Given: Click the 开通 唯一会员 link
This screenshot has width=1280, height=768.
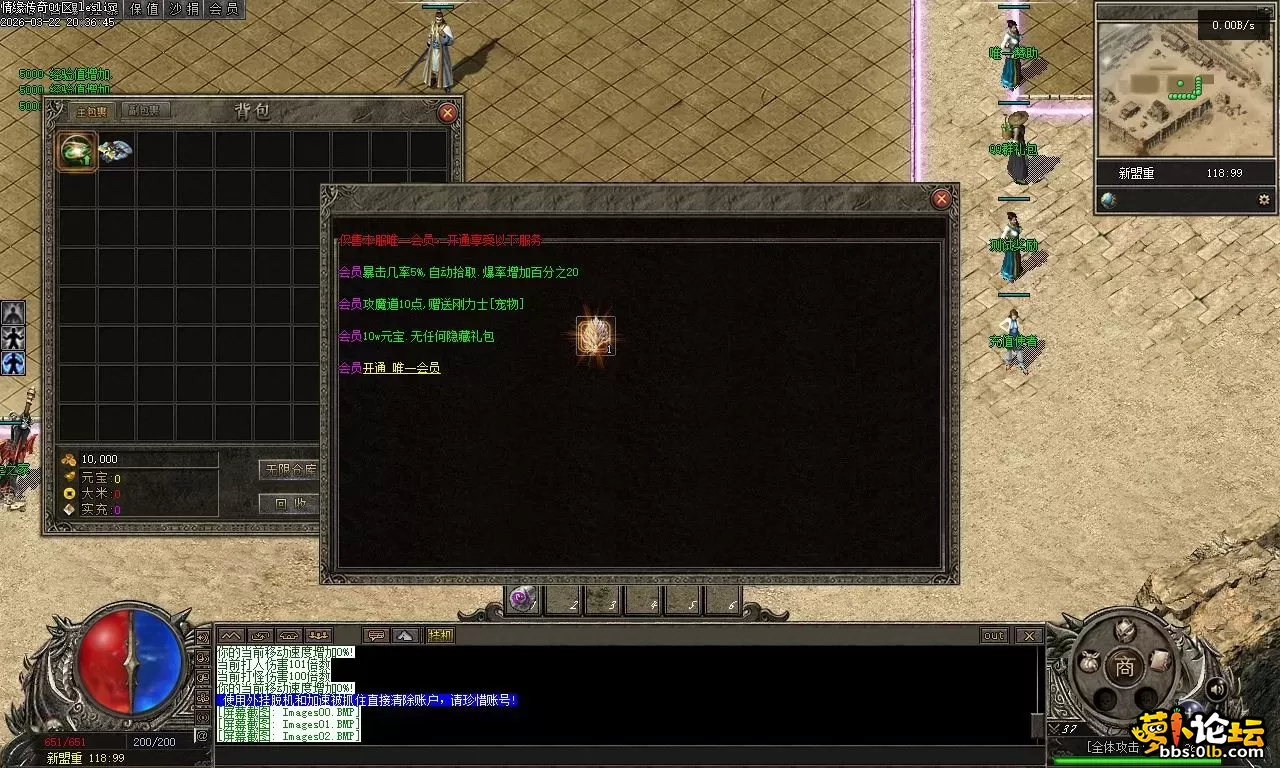Looking at the screenshot, I should (x=401, y=368).
